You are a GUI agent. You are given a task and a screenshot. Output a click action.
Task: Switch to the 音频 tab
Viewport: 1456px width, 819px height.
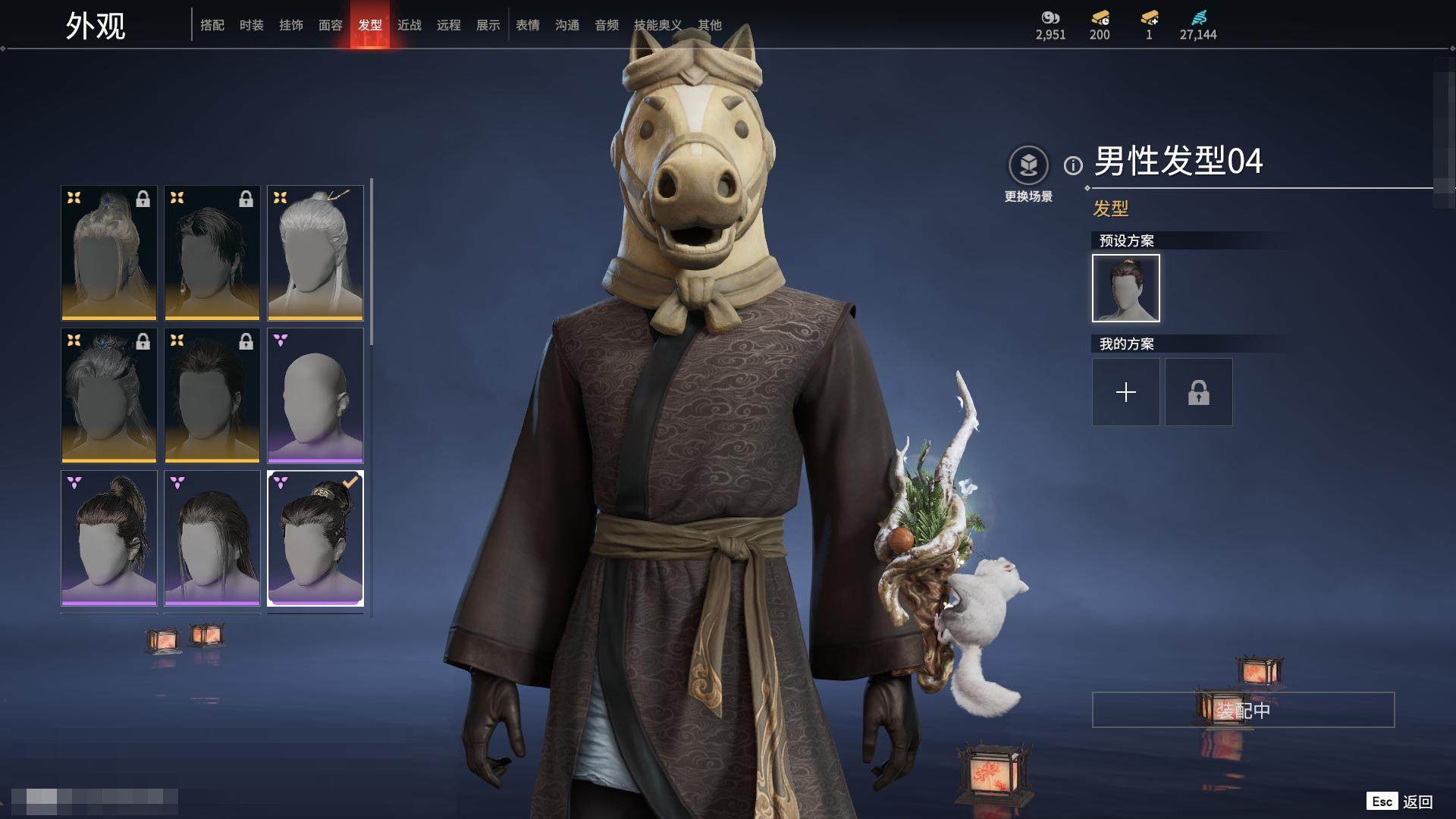[607, 25]
